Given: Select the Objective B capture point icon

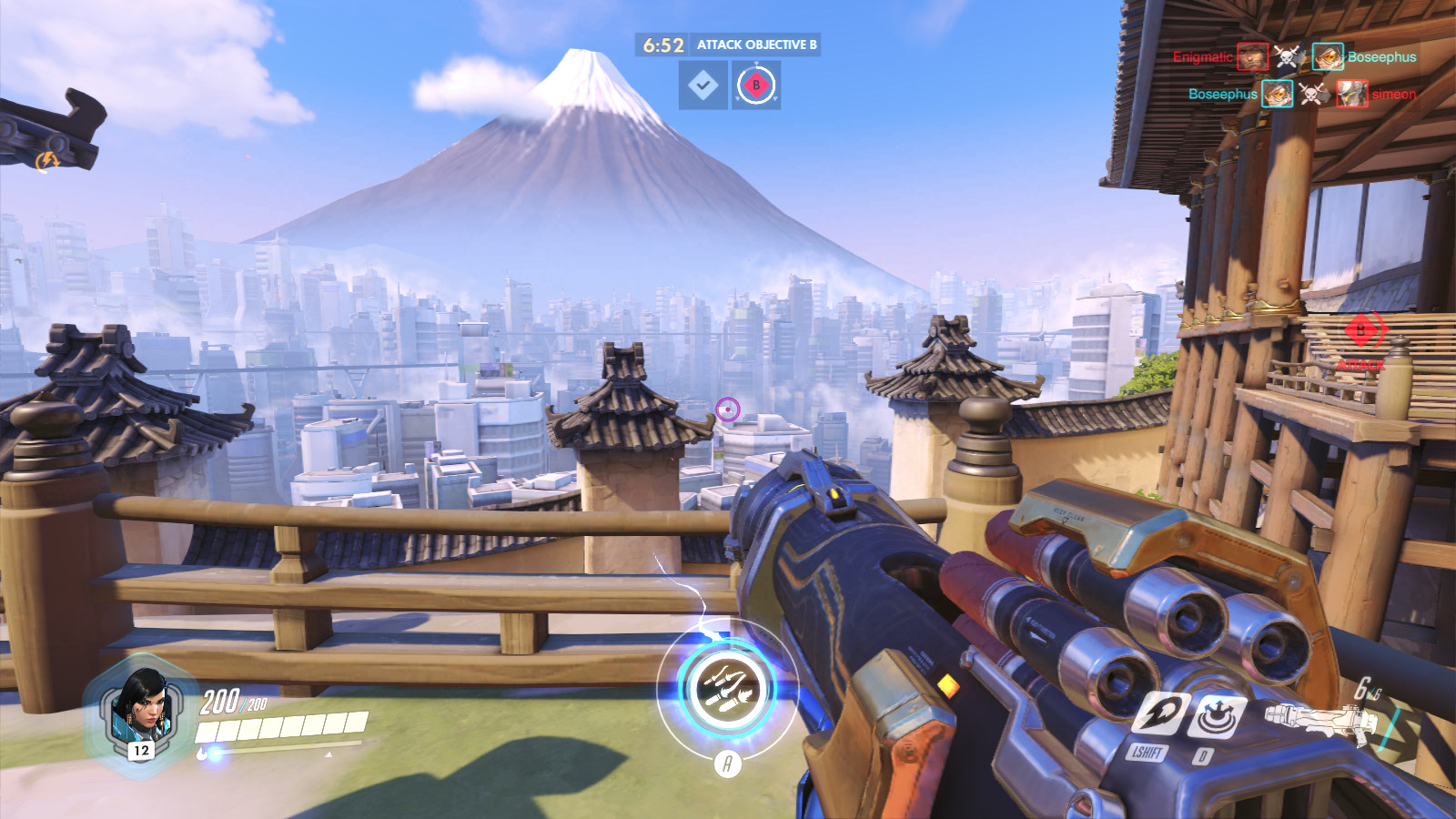Looking at the screenshot, I should click(755, 86).
